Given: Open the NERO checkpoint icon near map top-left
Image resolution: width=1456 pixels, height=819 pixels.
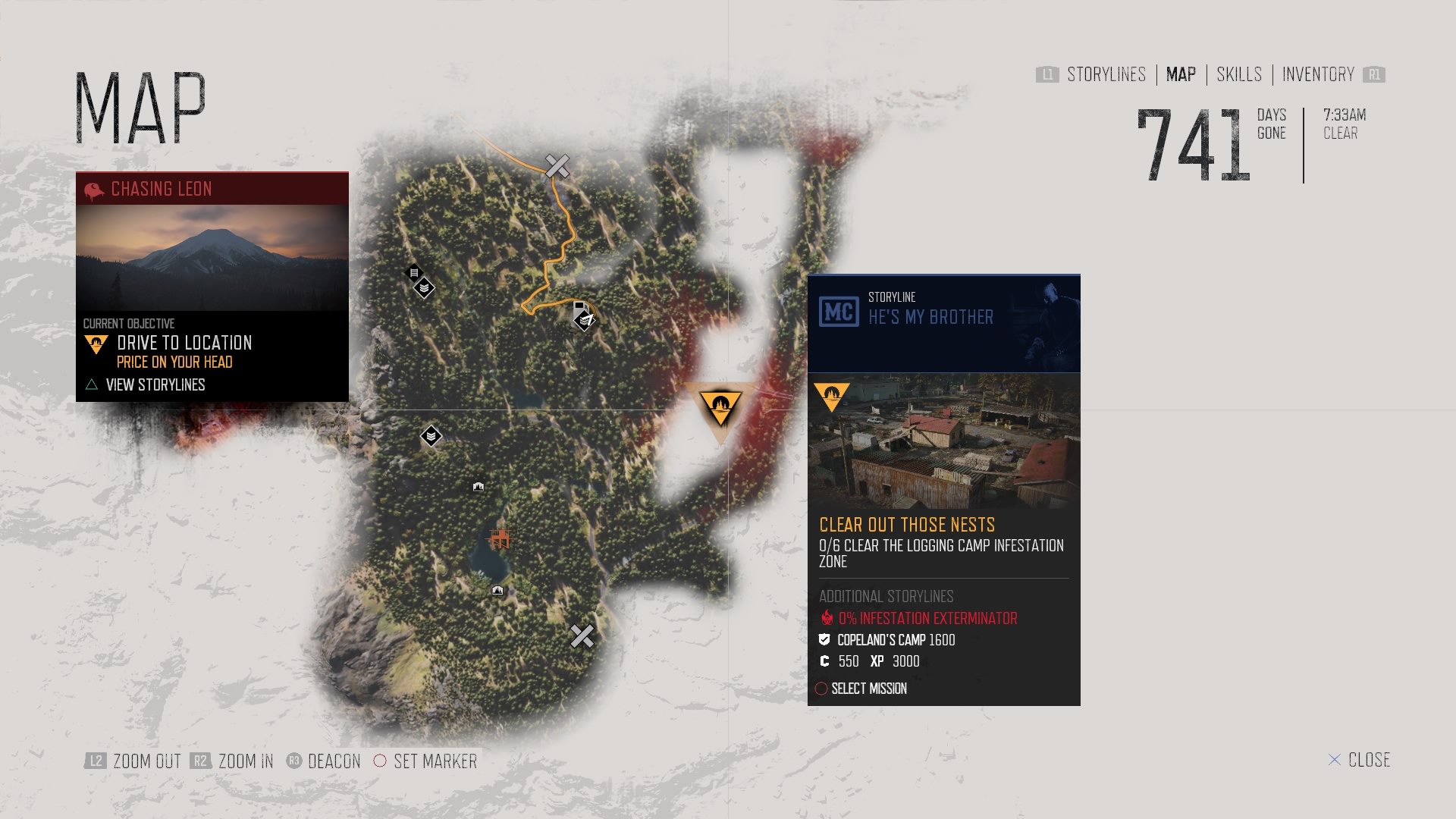Looking at the screenshot, I should (x=414, y=274).
